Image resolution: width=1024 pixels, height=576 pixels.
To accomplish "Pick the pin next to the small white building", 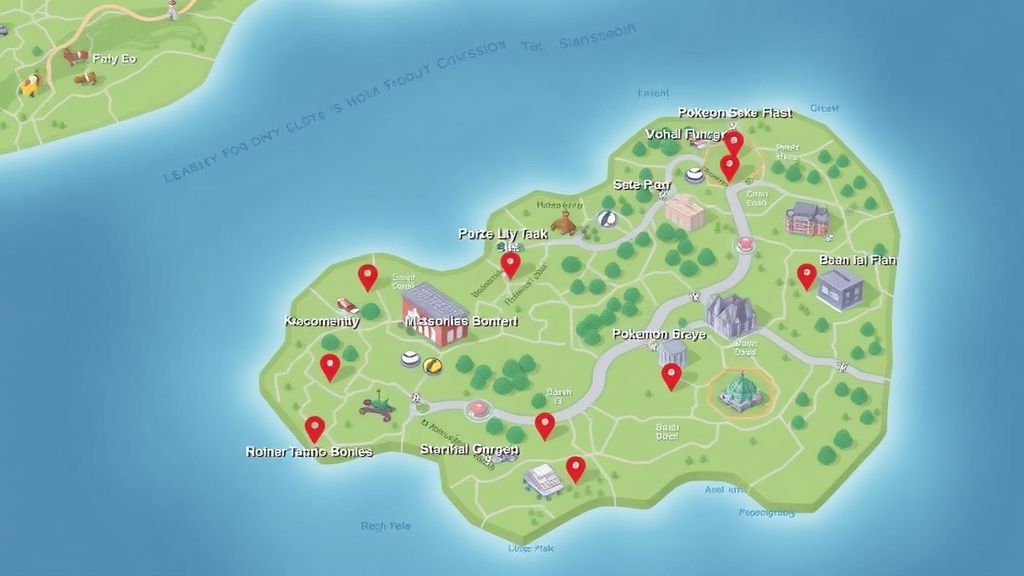I will click(x=575, y=468).
